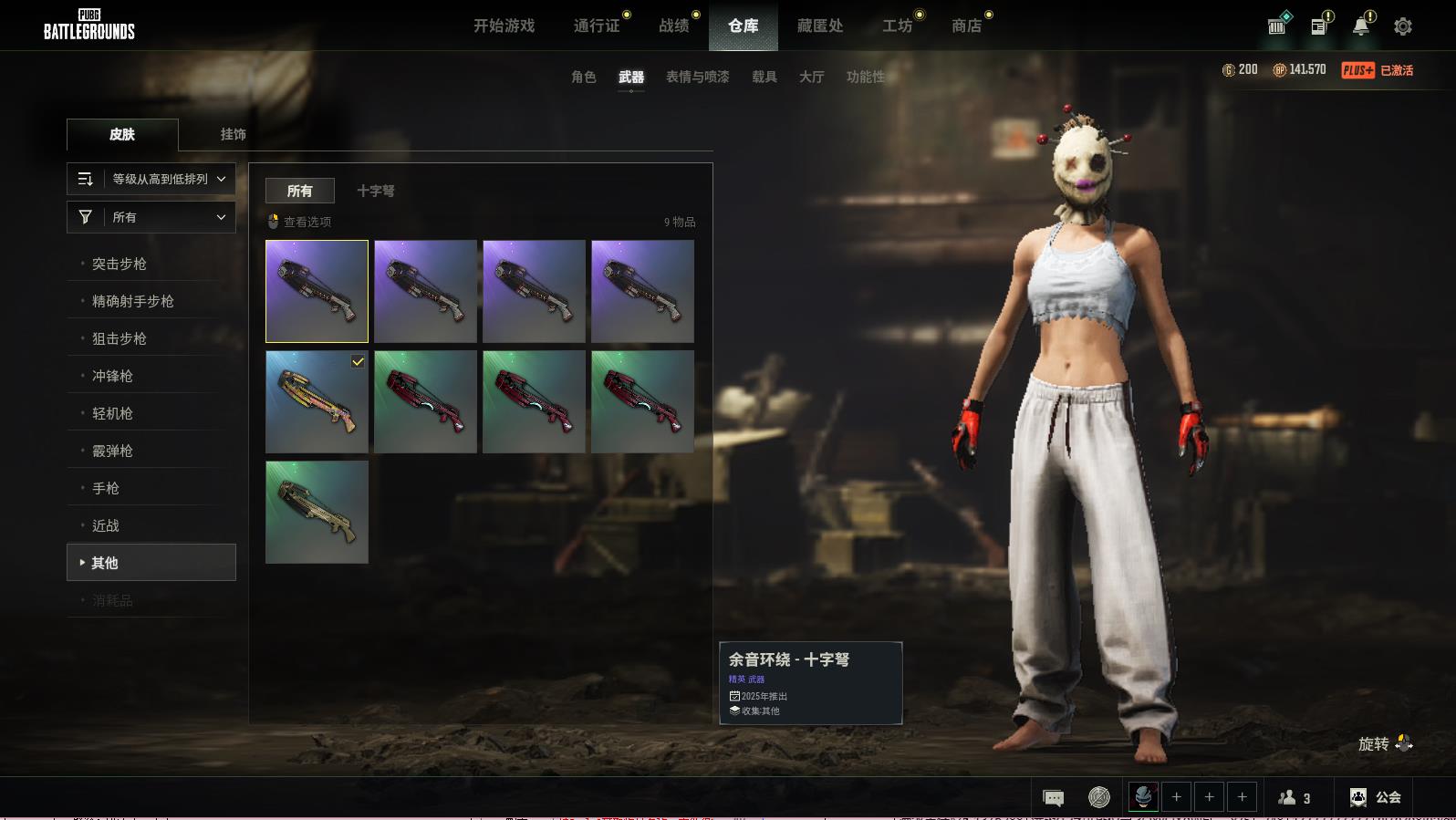Open the 载具 vehicle sub-tab
Viewport: 1456px width, 820px height.
764,77
